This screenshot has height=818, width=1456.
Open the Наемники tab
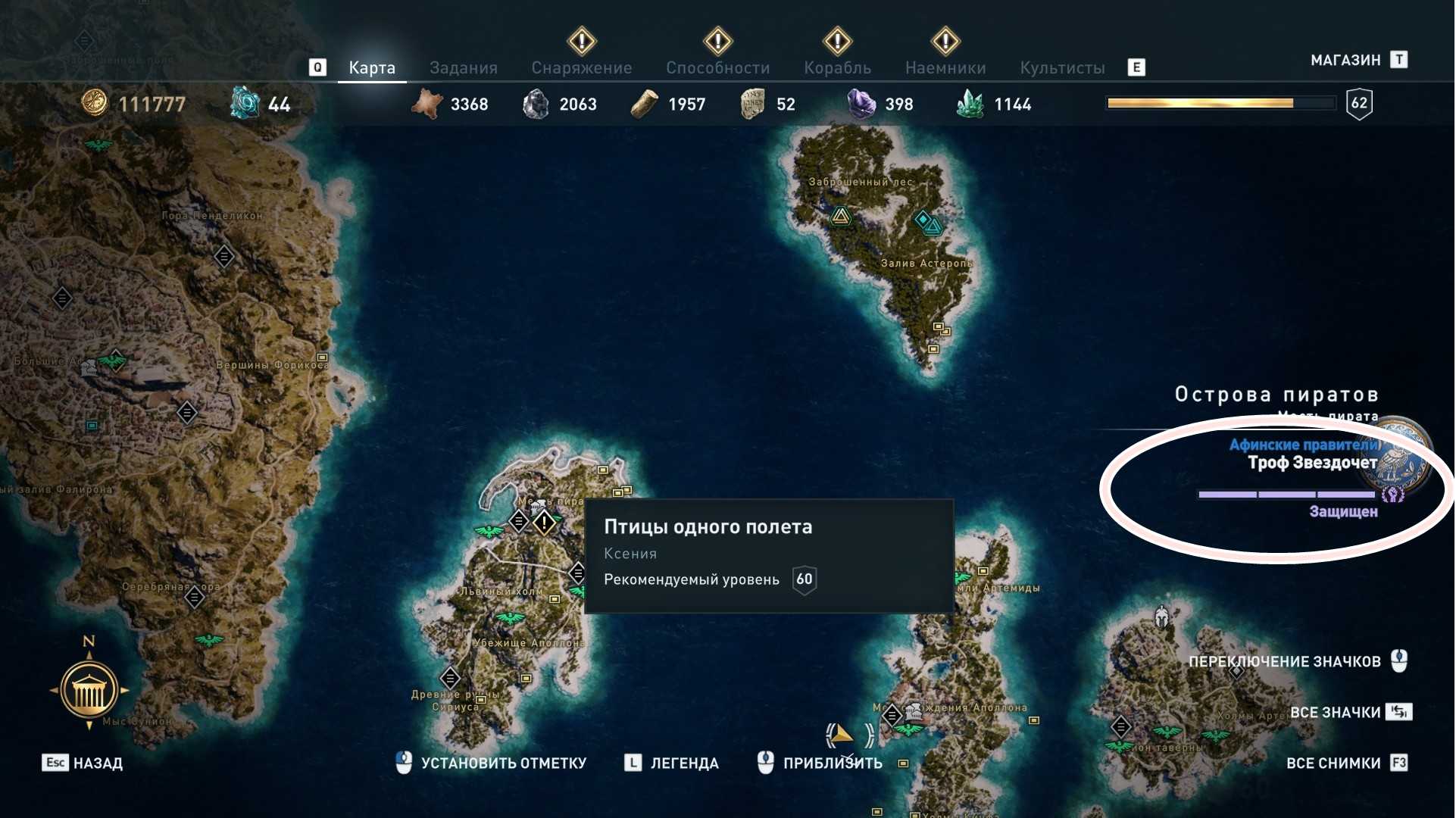coord(945,68)
